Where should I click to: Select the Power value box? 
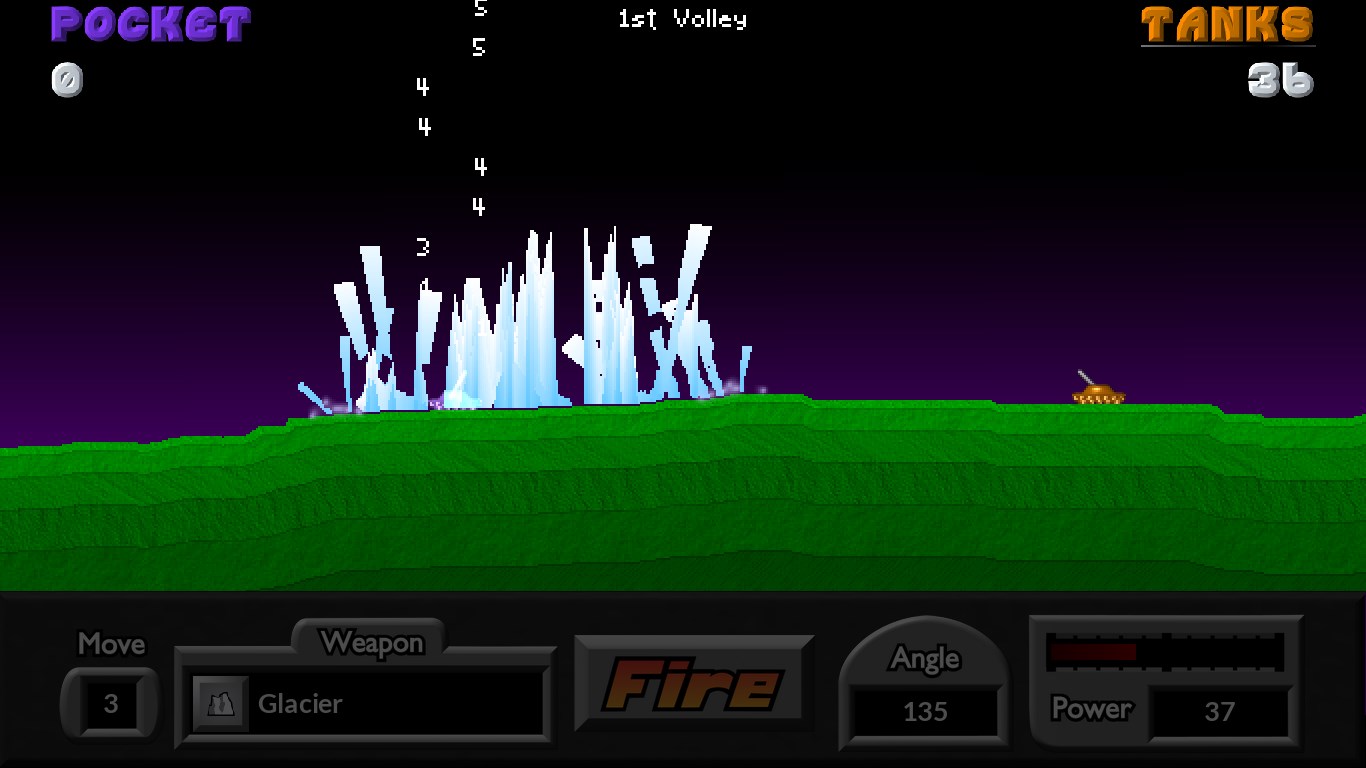[1219, 711]
